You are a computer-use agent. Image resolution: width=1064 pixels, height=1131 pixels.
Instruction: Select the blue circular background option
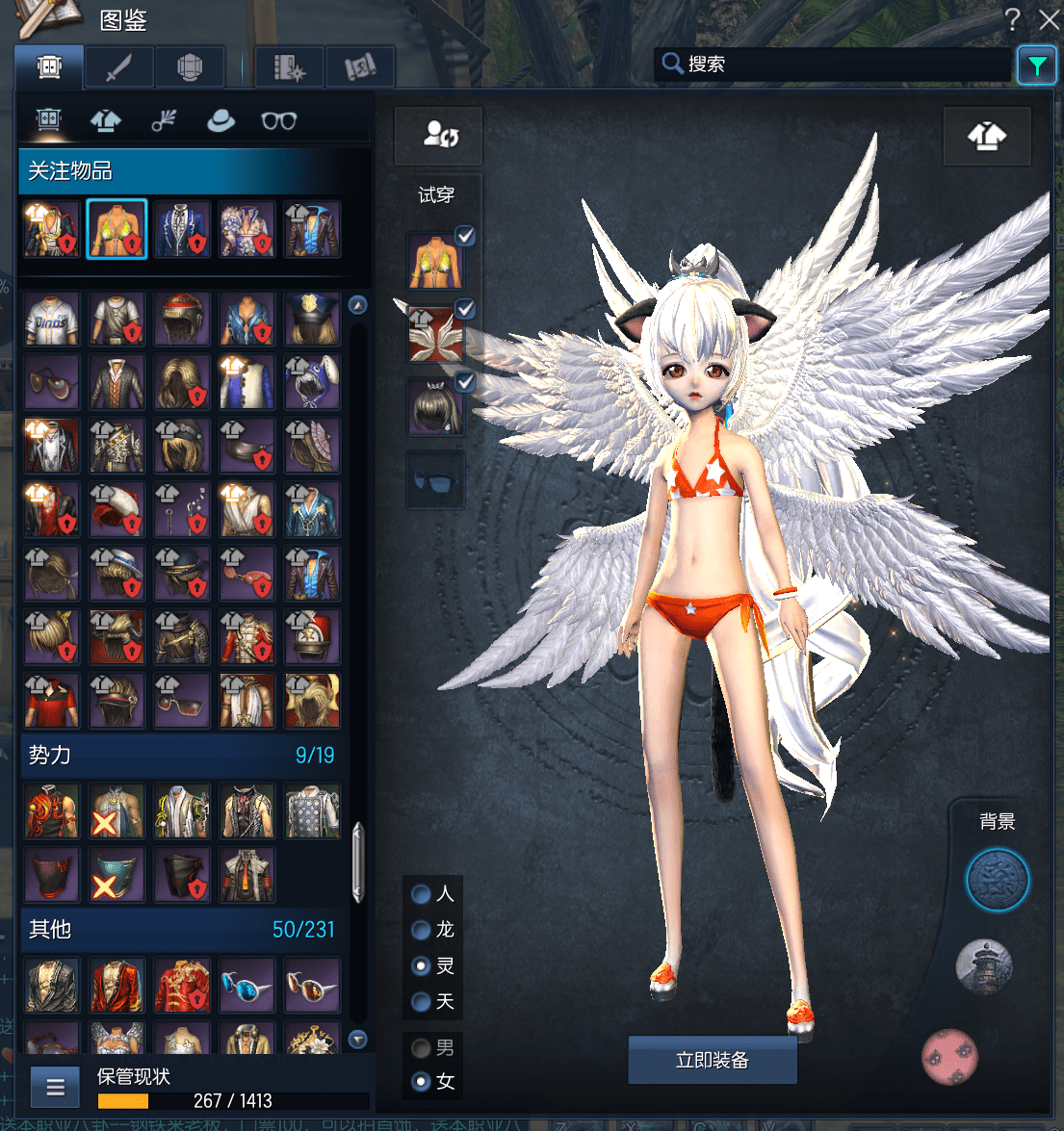[x=997, y=880]
